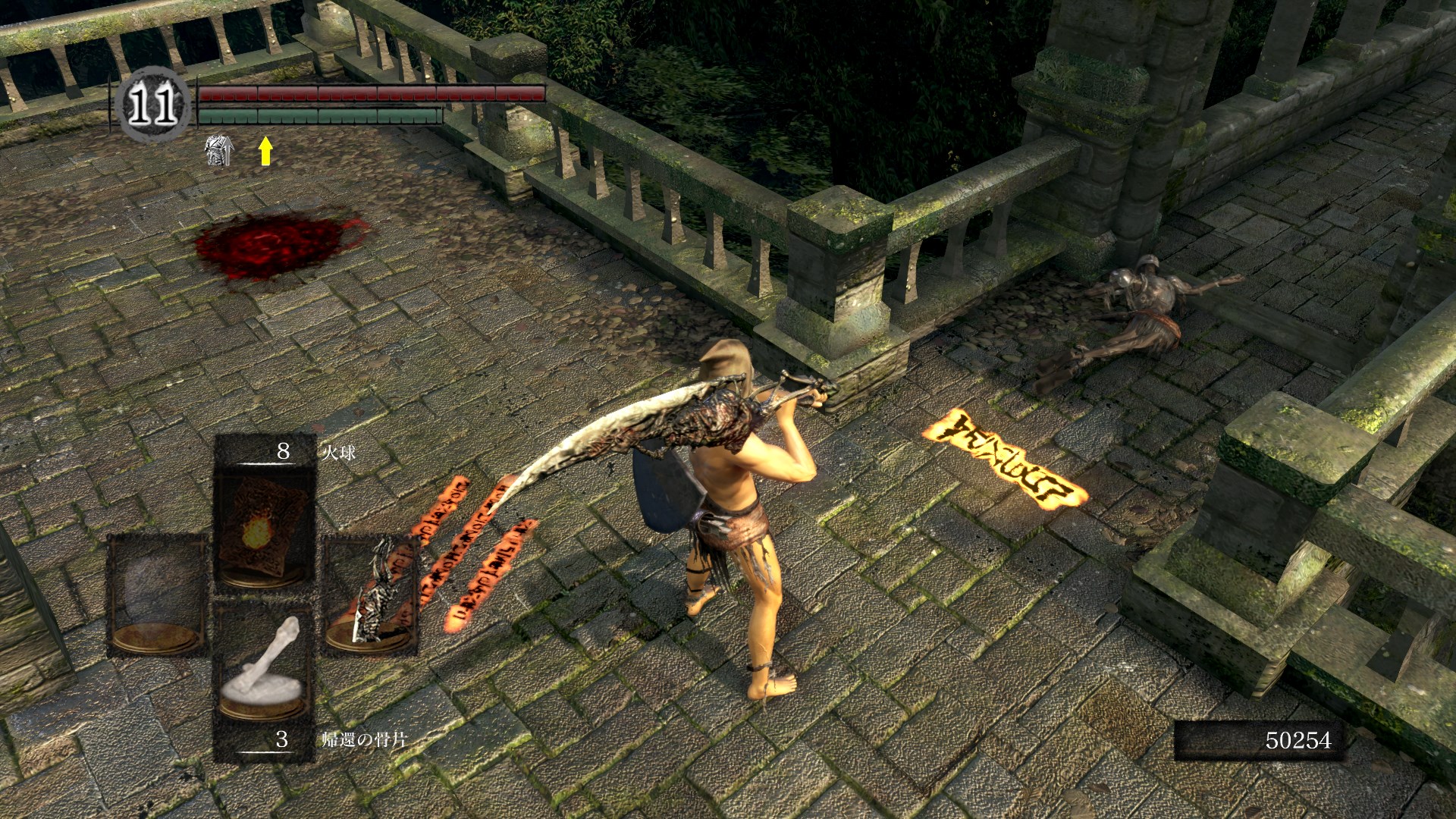Click the armor buff status icon

tap(219, 150)
